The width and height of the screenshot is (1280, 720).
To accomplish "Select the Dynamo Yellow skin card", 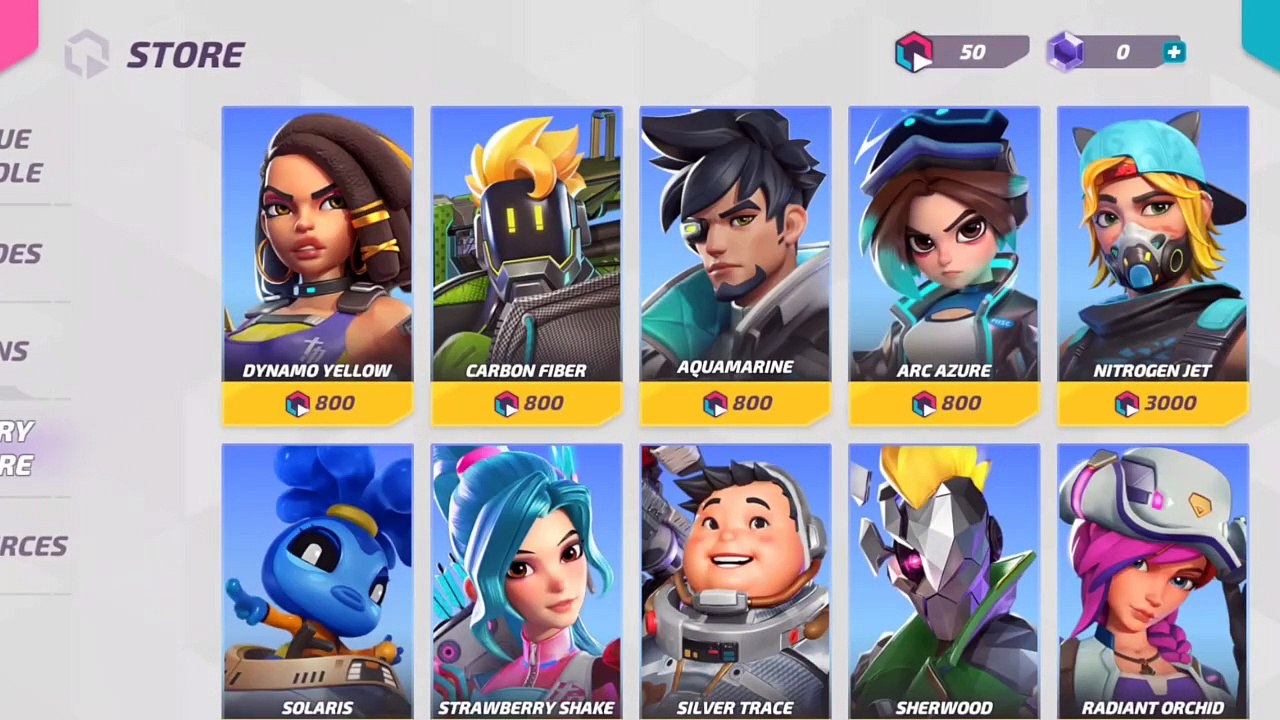I will (317, 245).
